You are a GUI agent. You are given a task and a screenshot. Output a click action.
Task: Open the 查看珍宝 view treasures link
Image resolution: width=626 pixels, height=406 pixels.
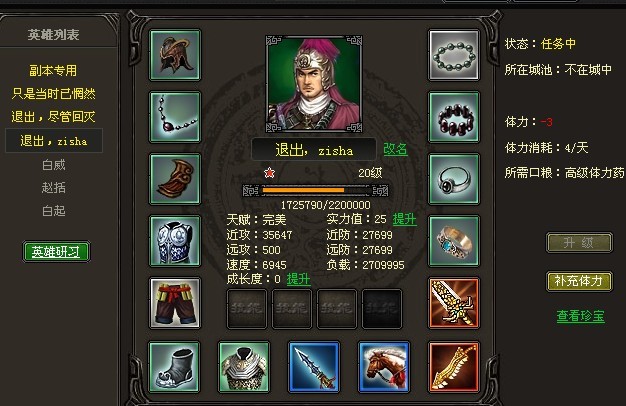coord(580,317)
